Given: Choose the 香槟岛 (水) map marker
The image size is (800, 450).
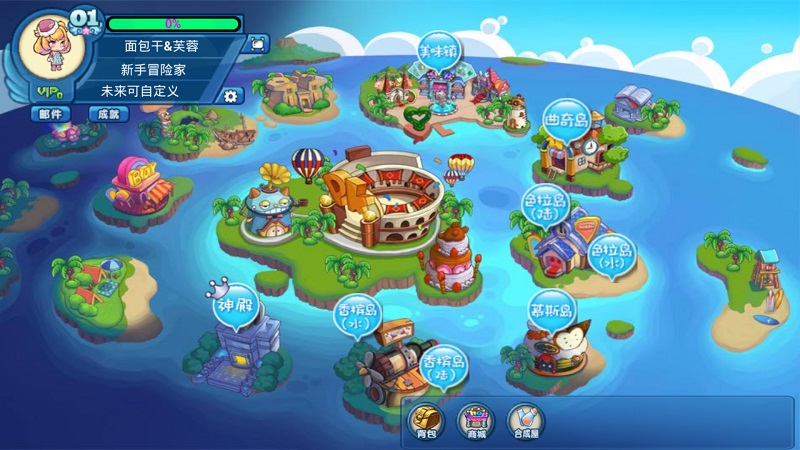Looking at the screenshot, I should point(358,318).
